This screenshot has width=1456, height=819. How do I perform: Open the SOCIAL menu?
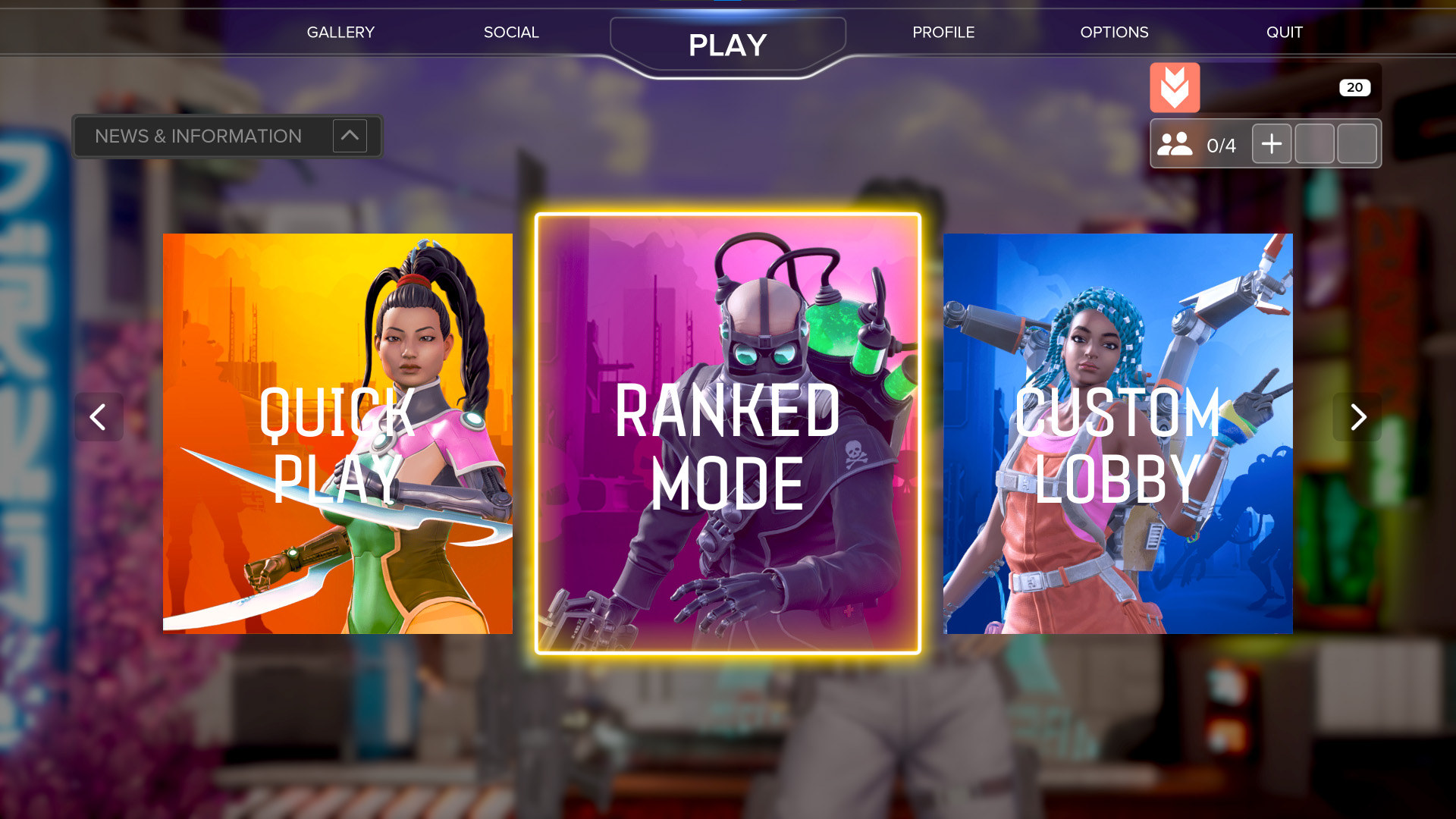511,32
